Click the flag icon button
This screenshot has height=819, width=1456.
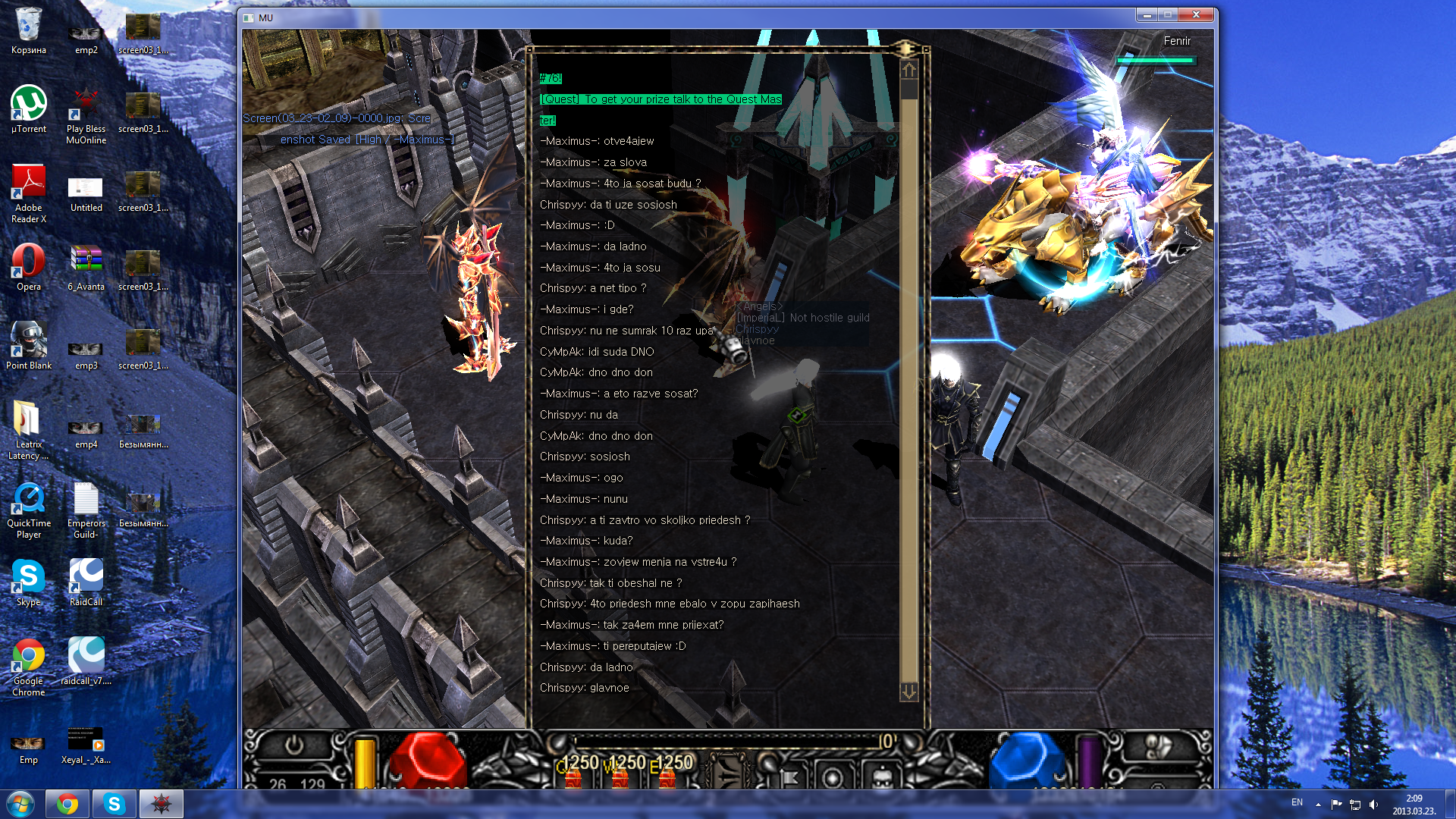(788, 778)
